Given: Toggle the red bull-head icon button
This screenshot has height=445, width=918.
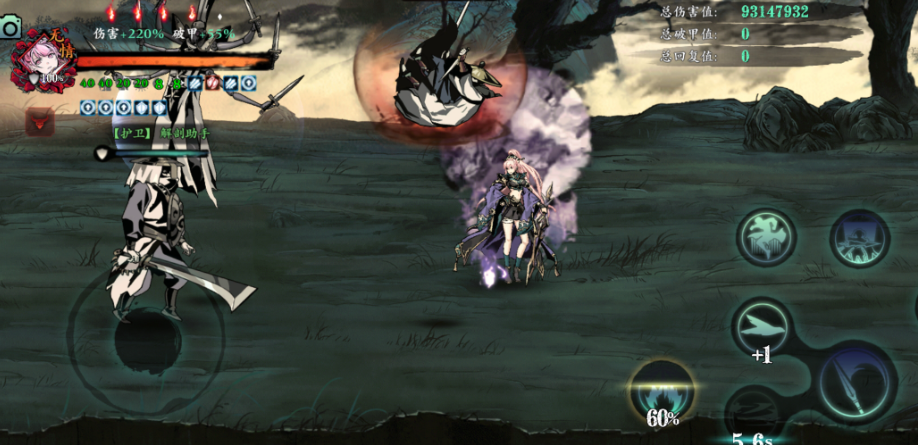Looking at the screenshot, I should click(40, 123).
